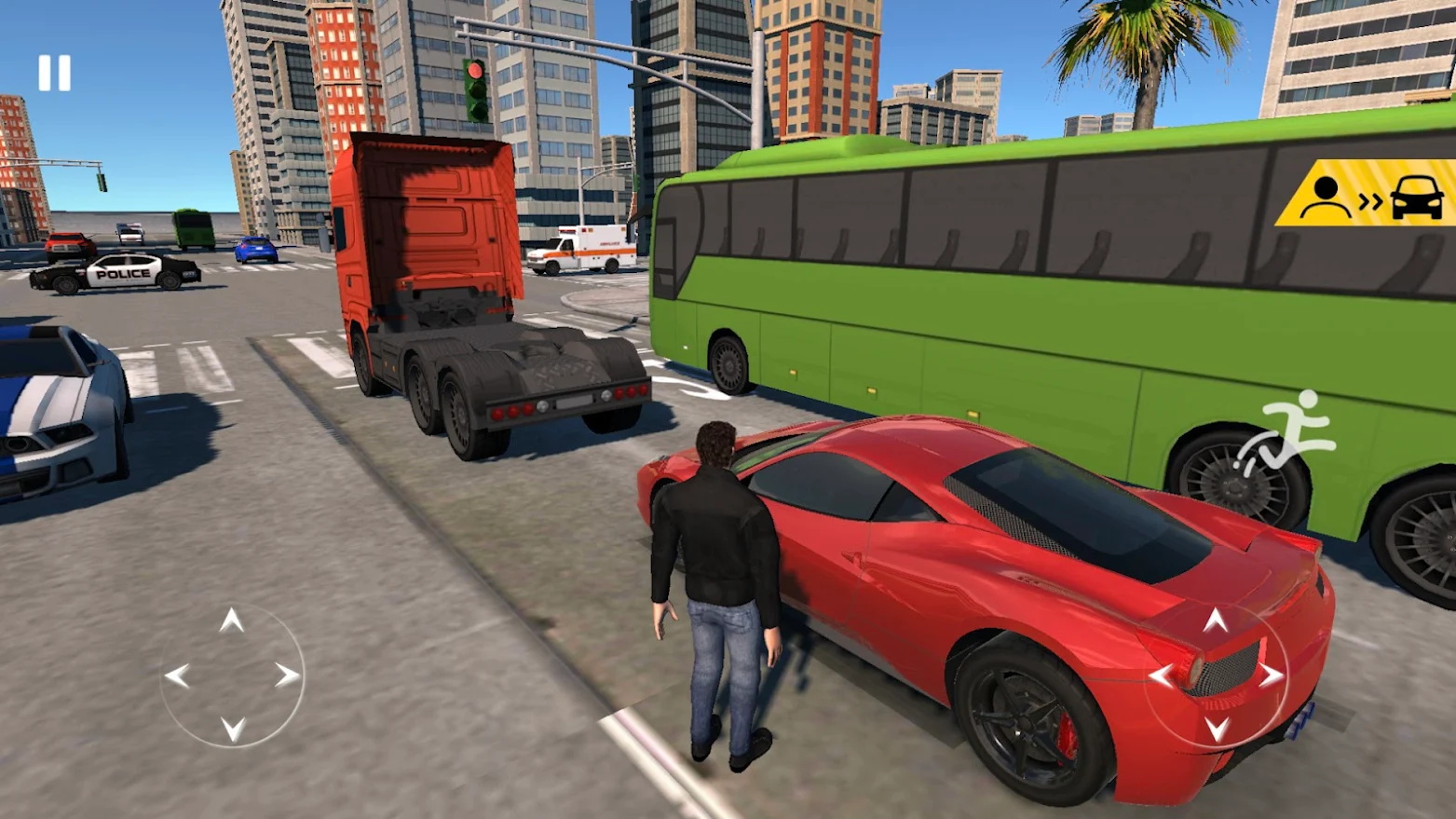Tap the movement pad's up arrow
Viewport: 1456px width, 819px height.
232,621
